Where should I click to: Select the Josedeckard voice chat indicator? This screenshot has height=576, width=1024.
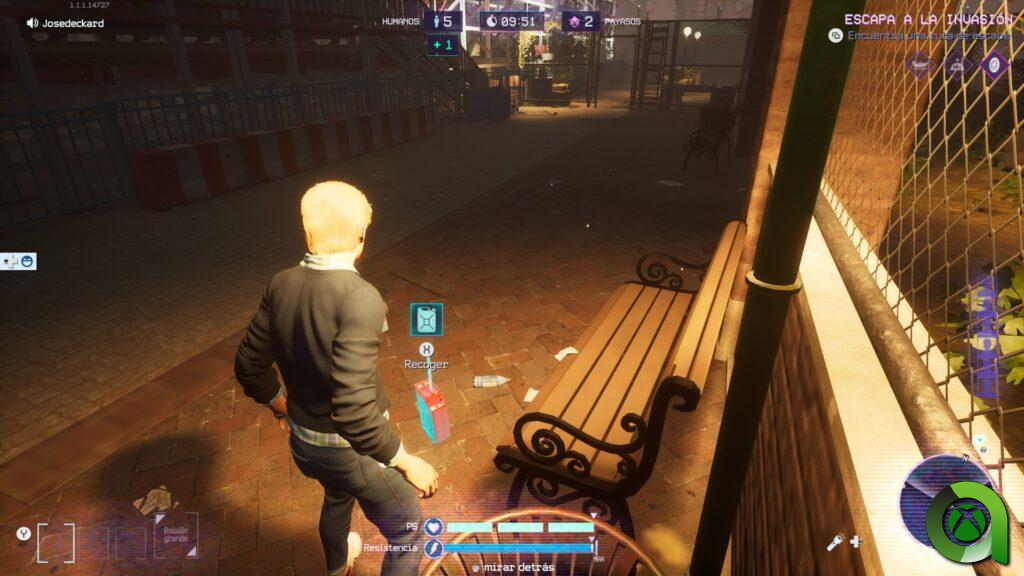pyautogui.click(x=66, y=23)
